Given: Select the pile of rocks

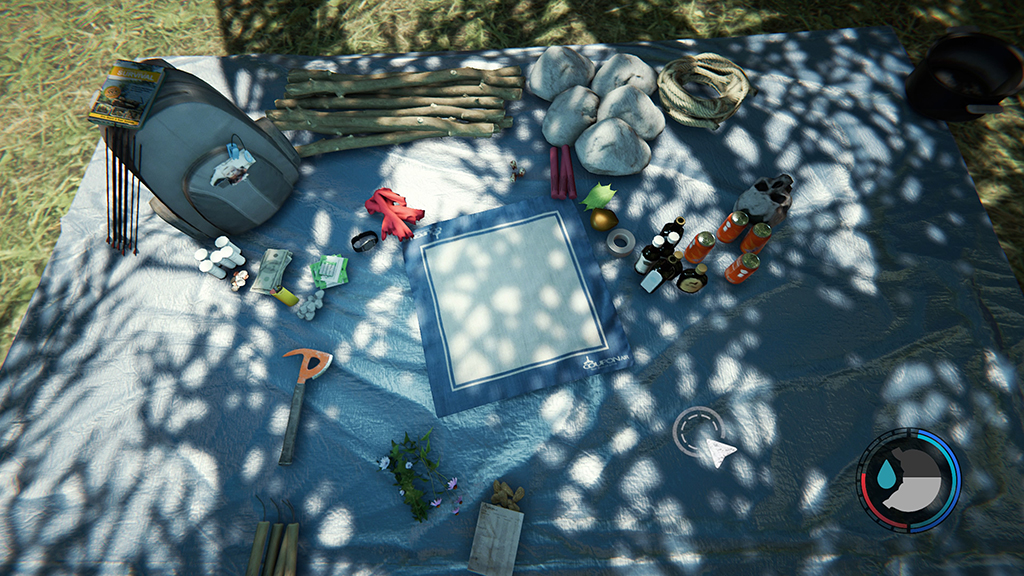Looking at the screenshot, I should coord(600,108).
